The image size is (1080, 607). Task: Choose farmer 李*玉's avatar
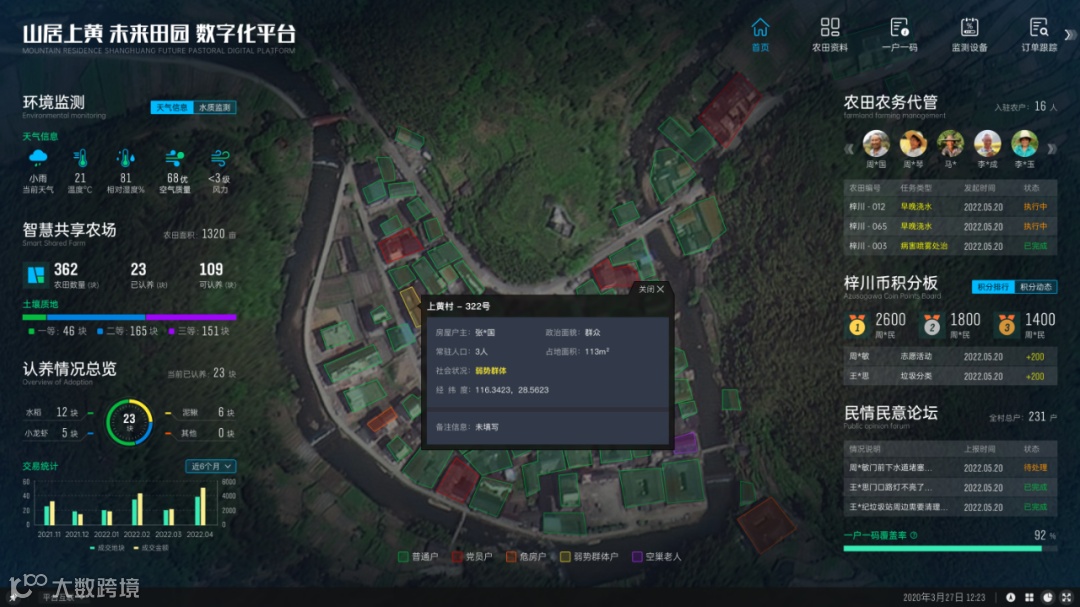tap(1024, 145)
